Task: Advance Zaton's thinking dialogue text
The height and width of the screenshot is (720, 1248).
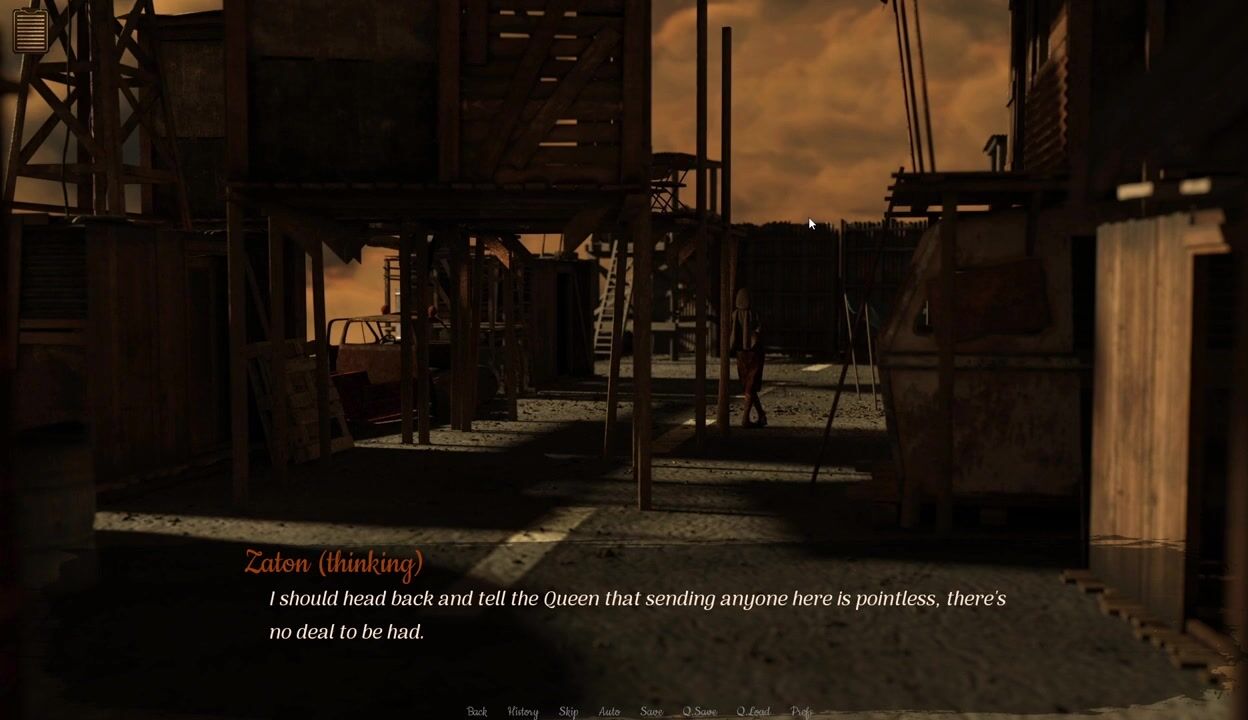Action: pyautogui.click(x=637, y=615)
